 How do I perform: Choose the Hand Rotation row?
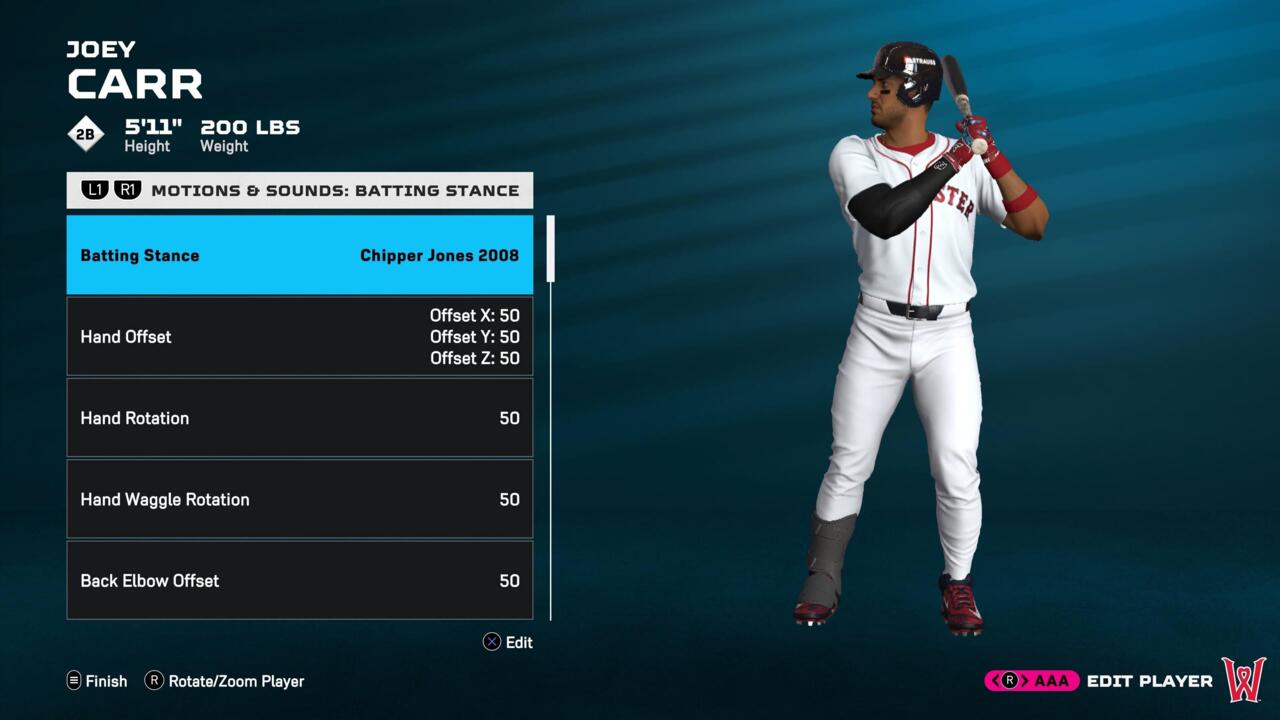pos(299,418)
